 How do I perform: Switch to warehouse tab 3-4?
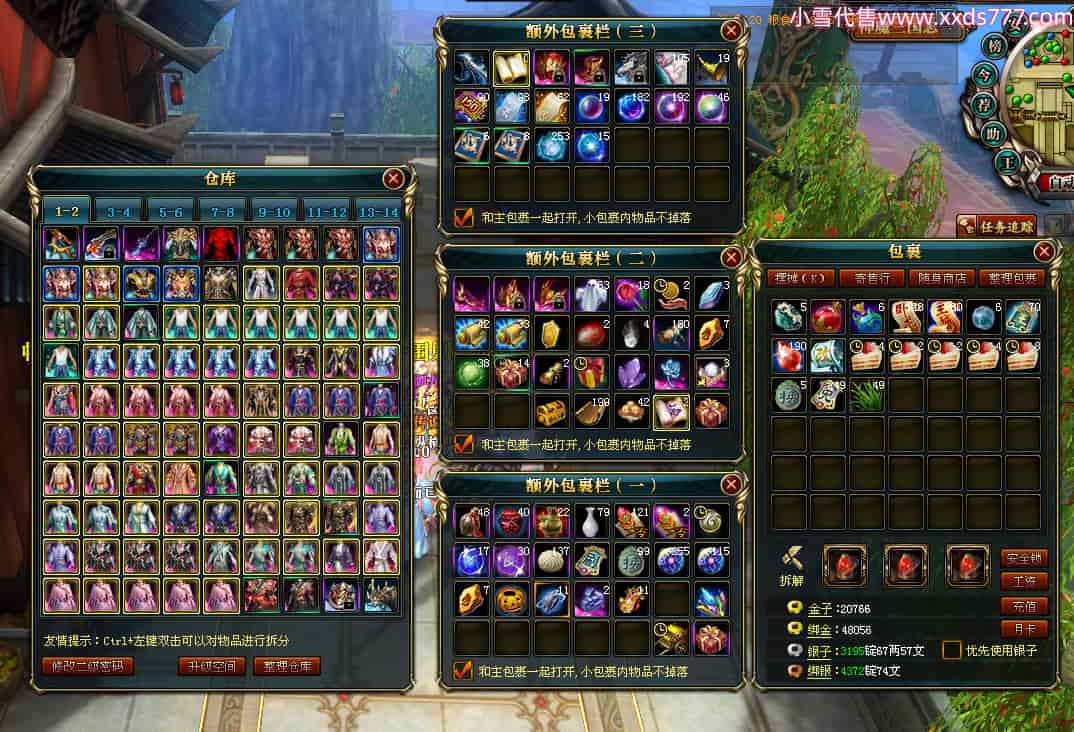[x=119, y=211]
